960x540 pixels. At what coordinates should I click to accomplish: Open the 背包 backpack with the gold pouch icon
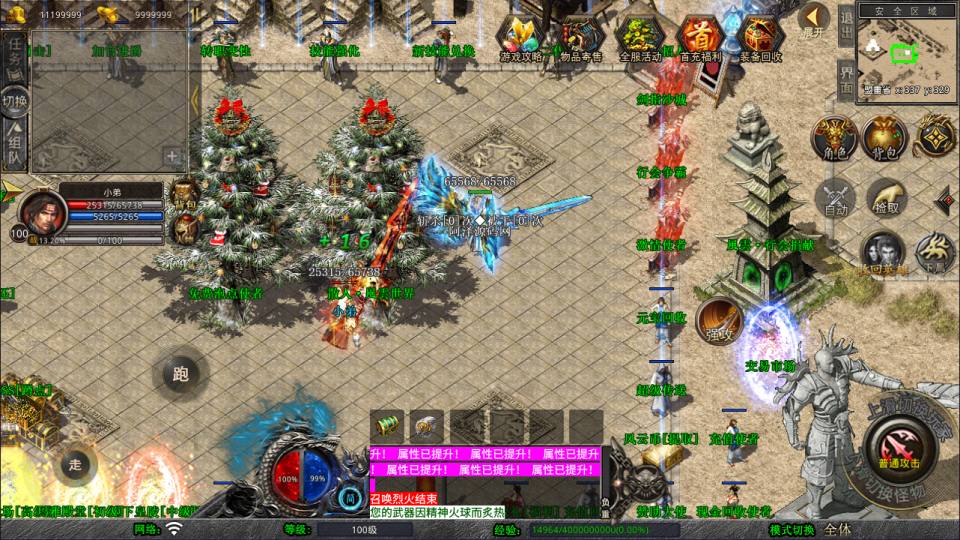point(884,138)
